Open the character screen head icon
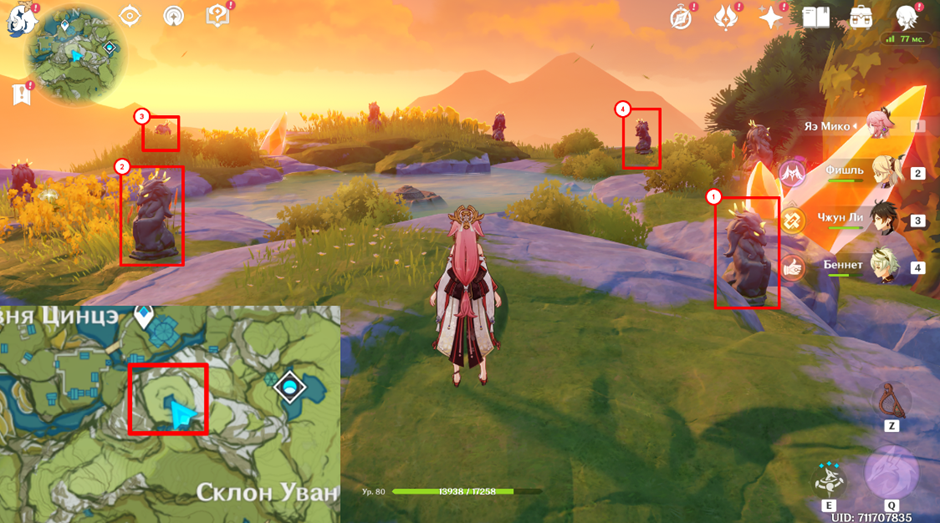Viewport: 940px width, 523px height. (x=908, y=17)
